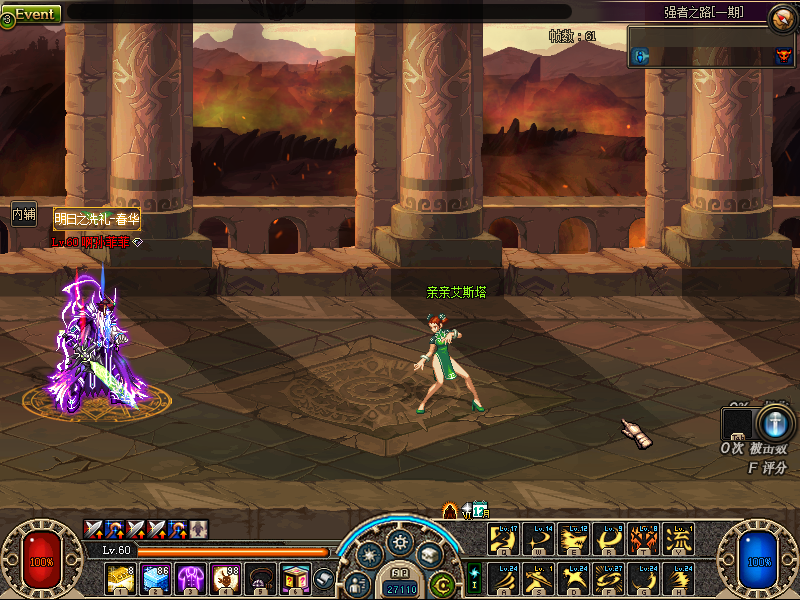800x600 pixels.
Task: Activate the 流 kanji skill on the Y key
Action: [677, 540]
